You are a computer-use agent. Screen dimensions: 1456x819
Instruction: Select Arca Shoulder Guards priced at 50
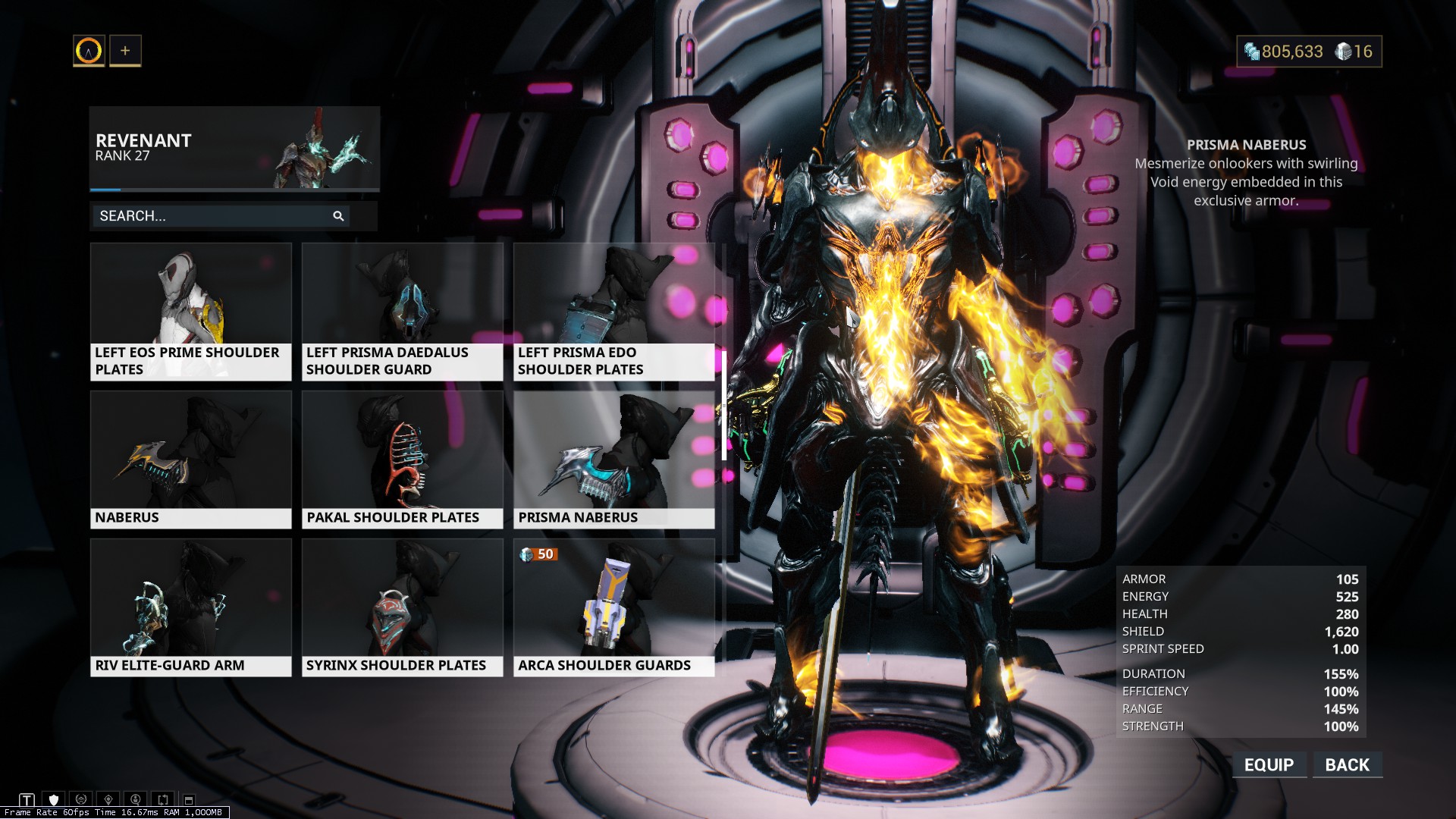613,607
